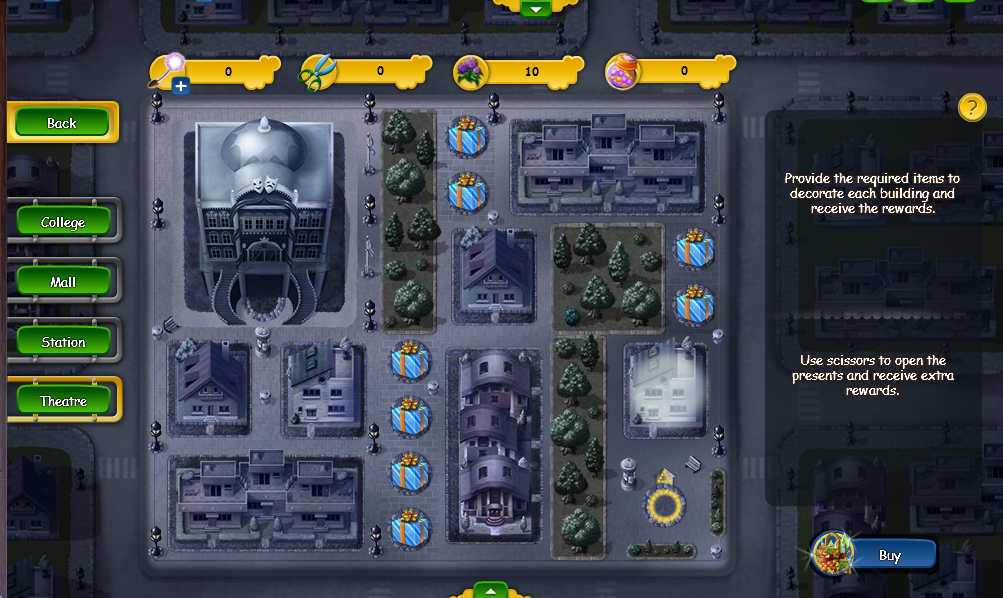This screenshot has height=598, width=1003.
Task: Add more magic wands with the plus
Action: [181, 87]
